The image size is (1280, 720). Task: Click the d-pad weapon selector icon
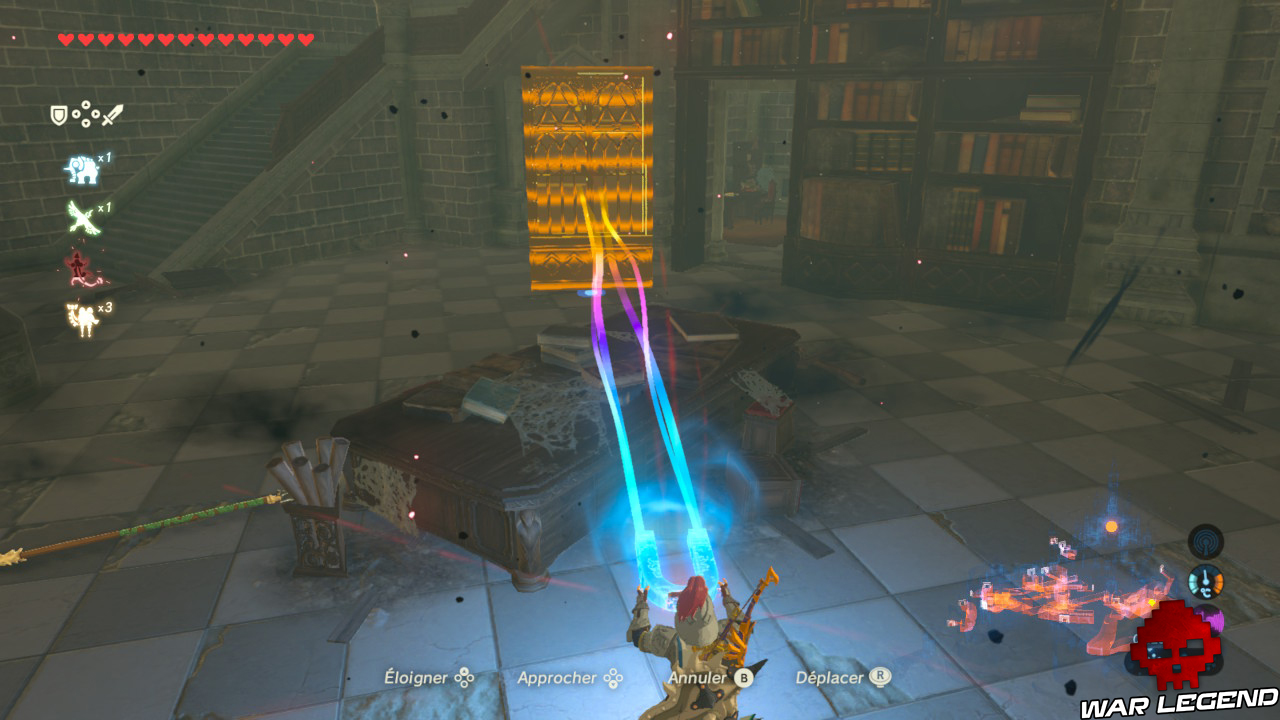[86, 113]
